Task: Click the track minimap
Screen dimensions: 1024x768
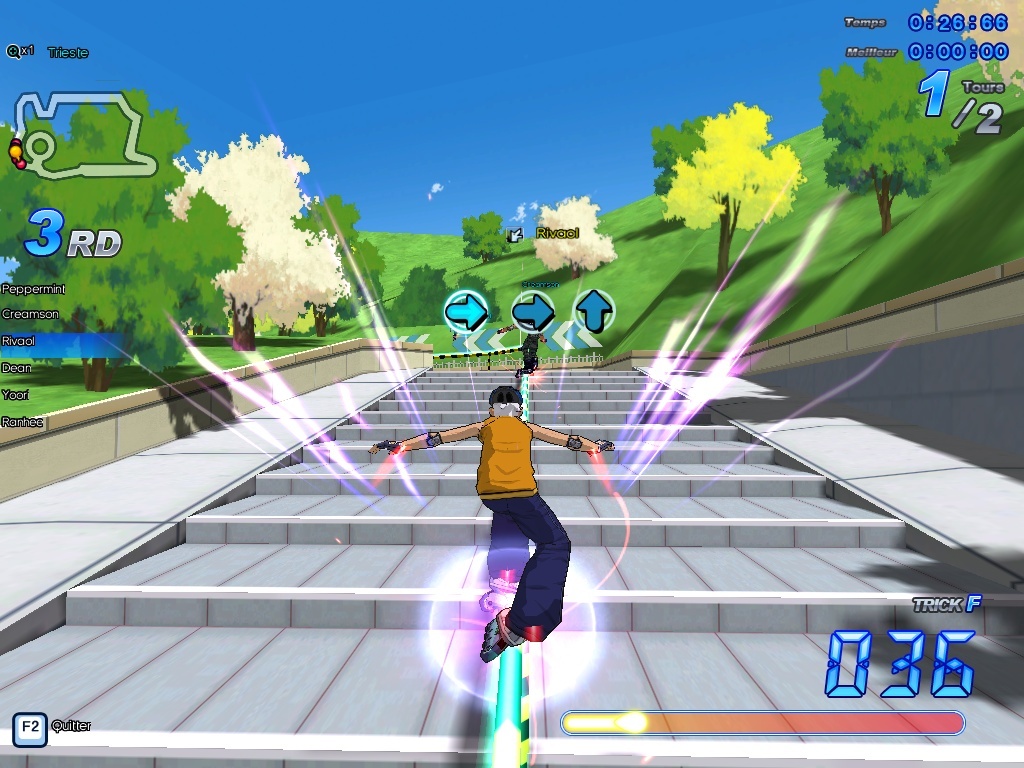Action: point(85,135)
